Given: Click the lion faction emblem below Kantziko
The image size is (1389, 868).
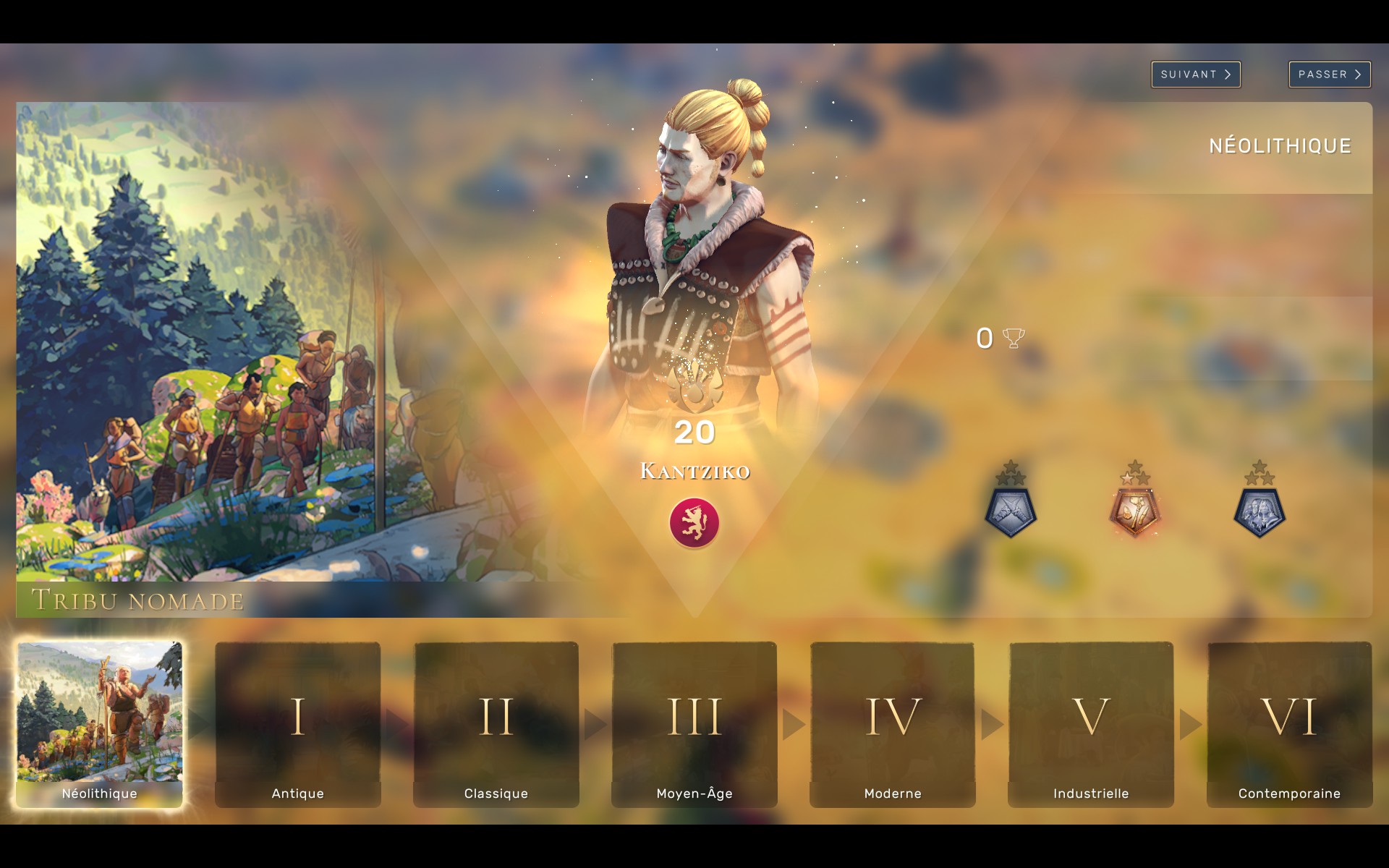Looking at the screenshot, I should (695, 524).
